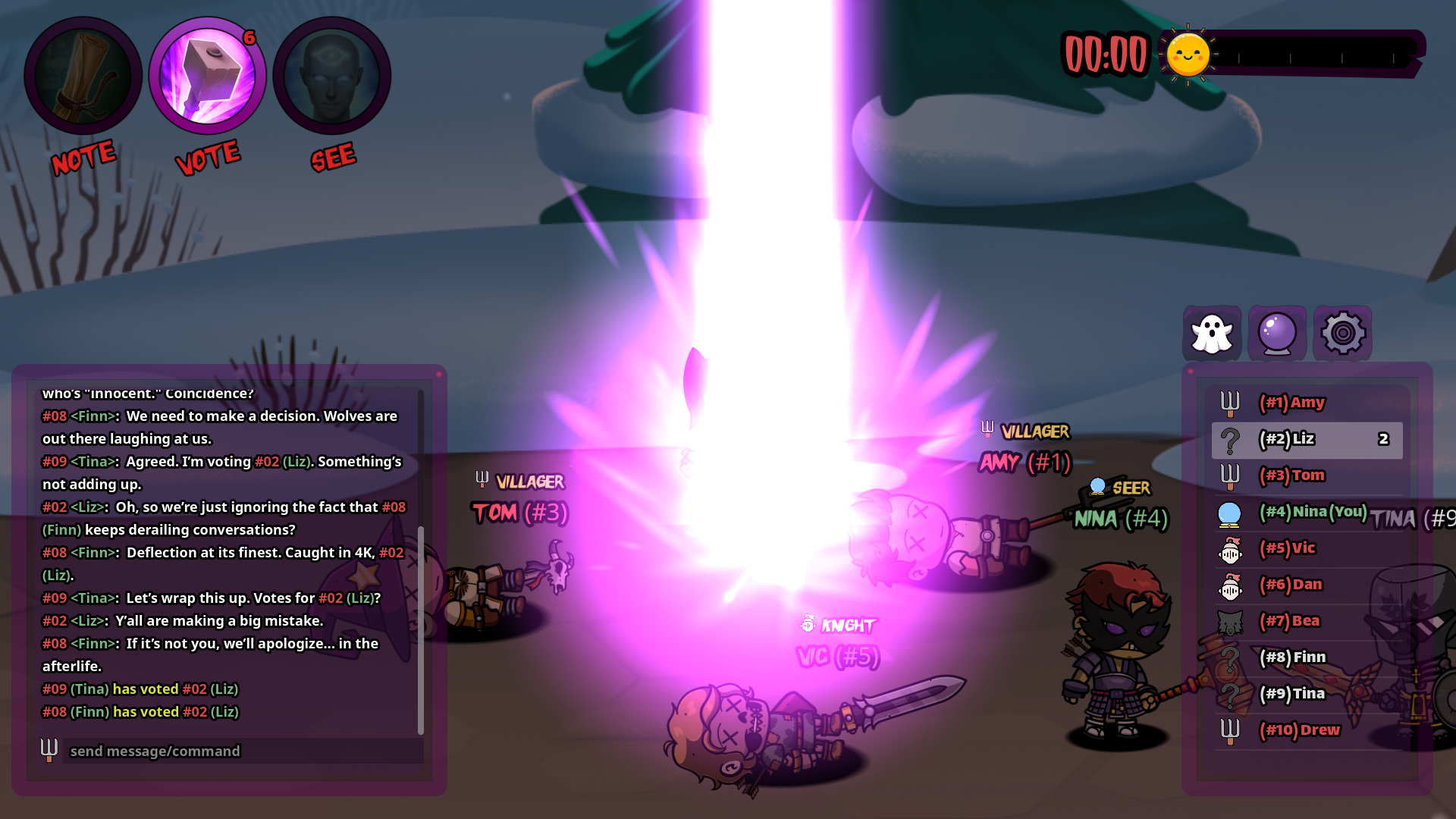
Task: Click the crystal ball icon above the player list
Action: tap(1278, 332)
